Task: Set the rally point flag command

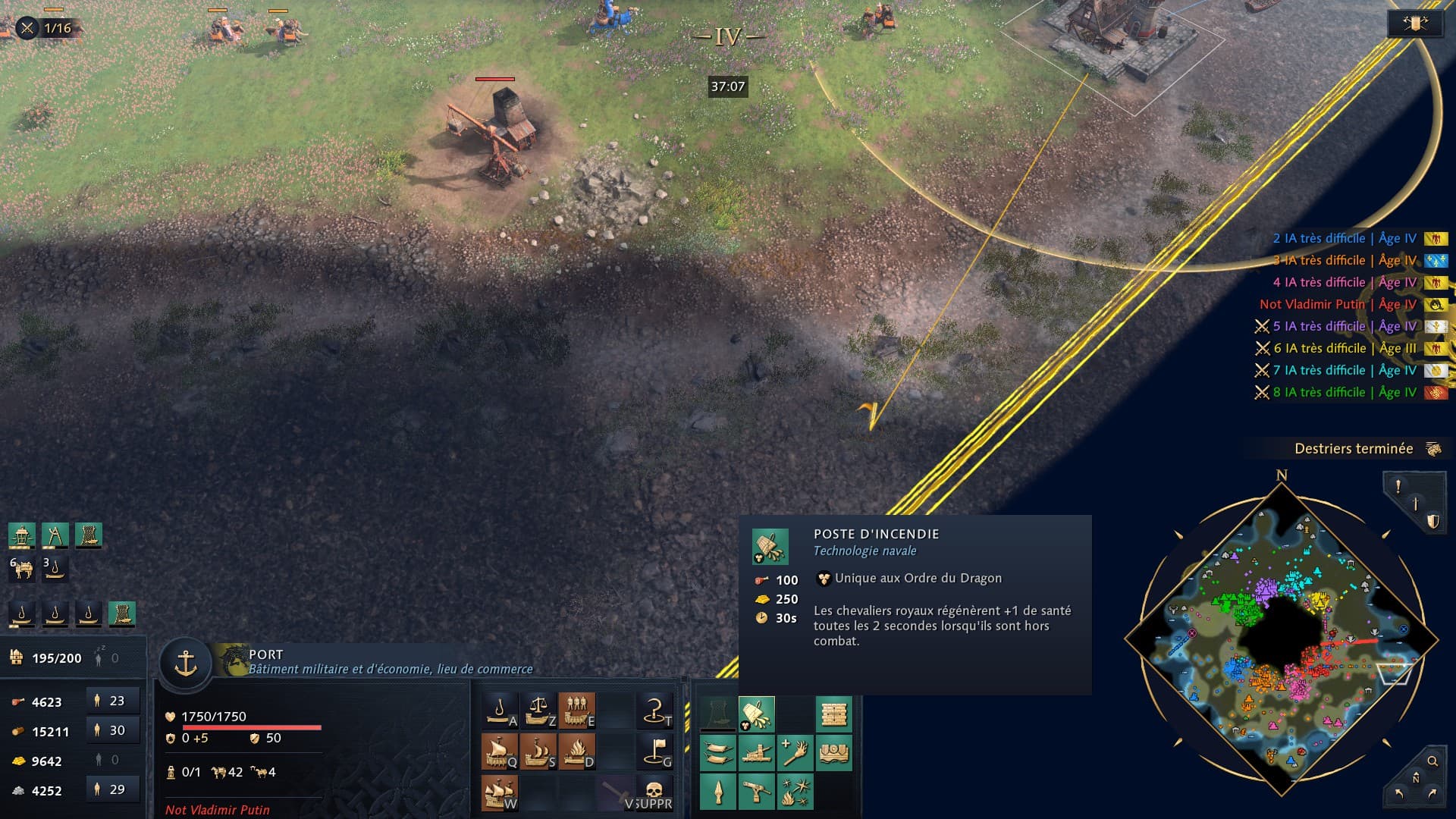Action: coord(655,752)
